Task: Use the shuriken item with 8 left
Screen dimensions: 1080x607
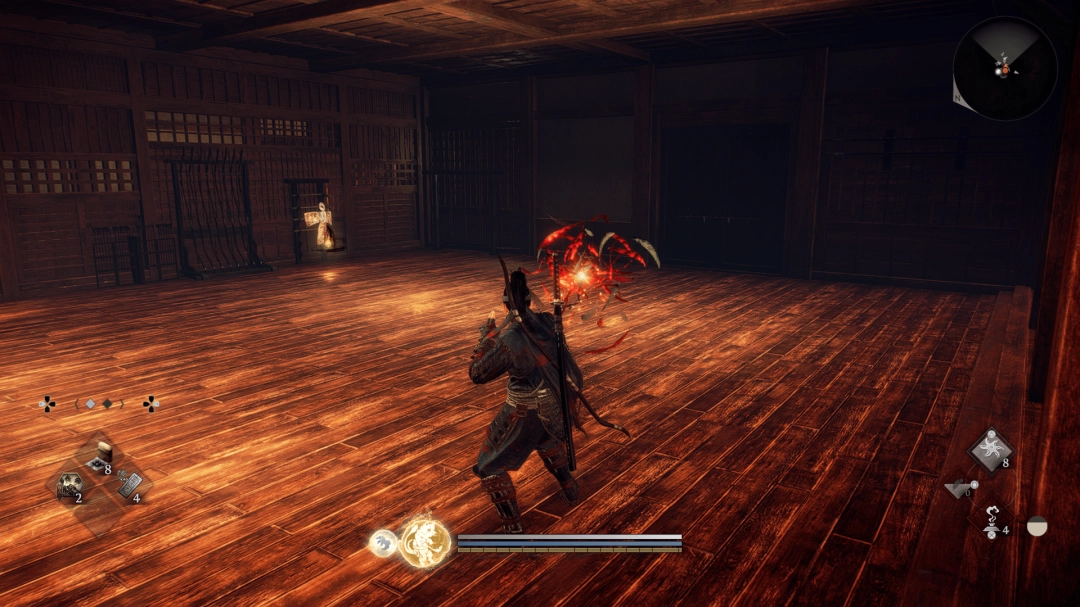Action: [x=990, y=449]
